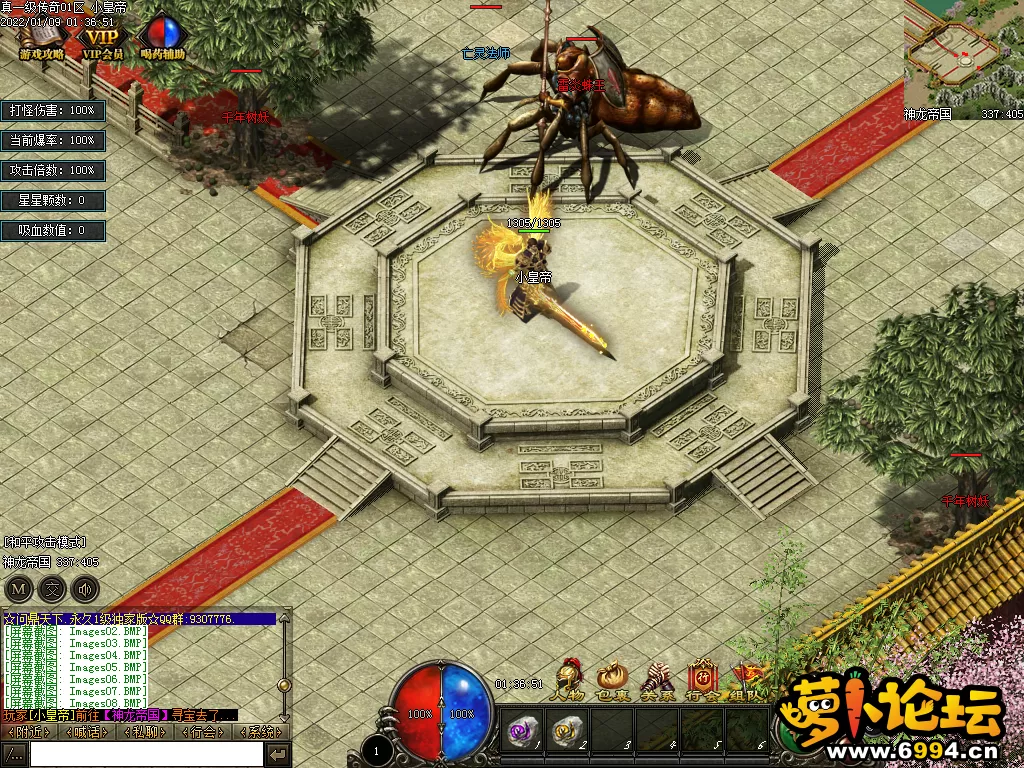Image resolution: width=1024 pixels, height=768 pixels.
Task: Open the 喝药辅助 potion assist
Action: click(x=165, y=39)
